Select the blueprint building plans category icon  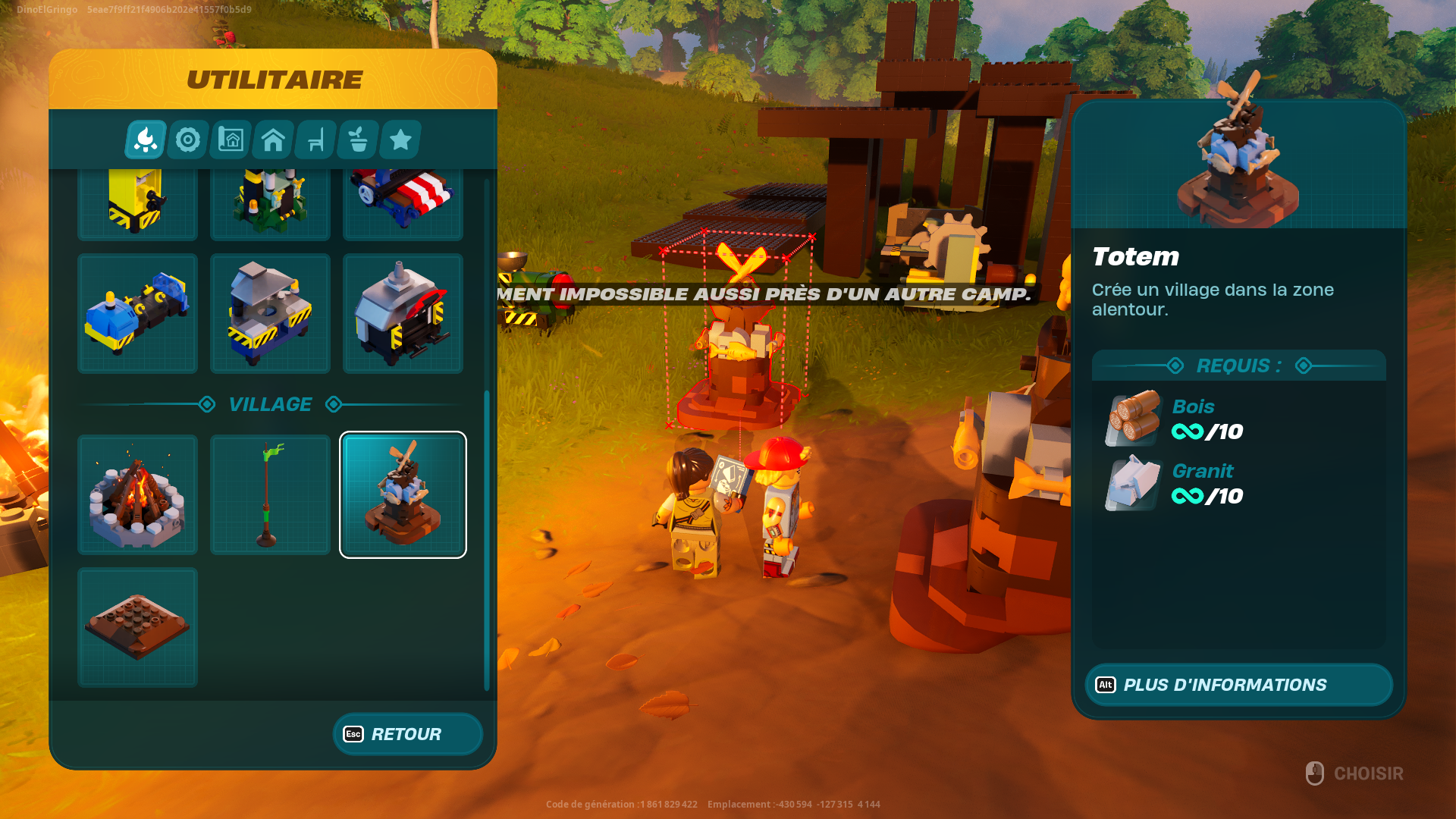229,140
